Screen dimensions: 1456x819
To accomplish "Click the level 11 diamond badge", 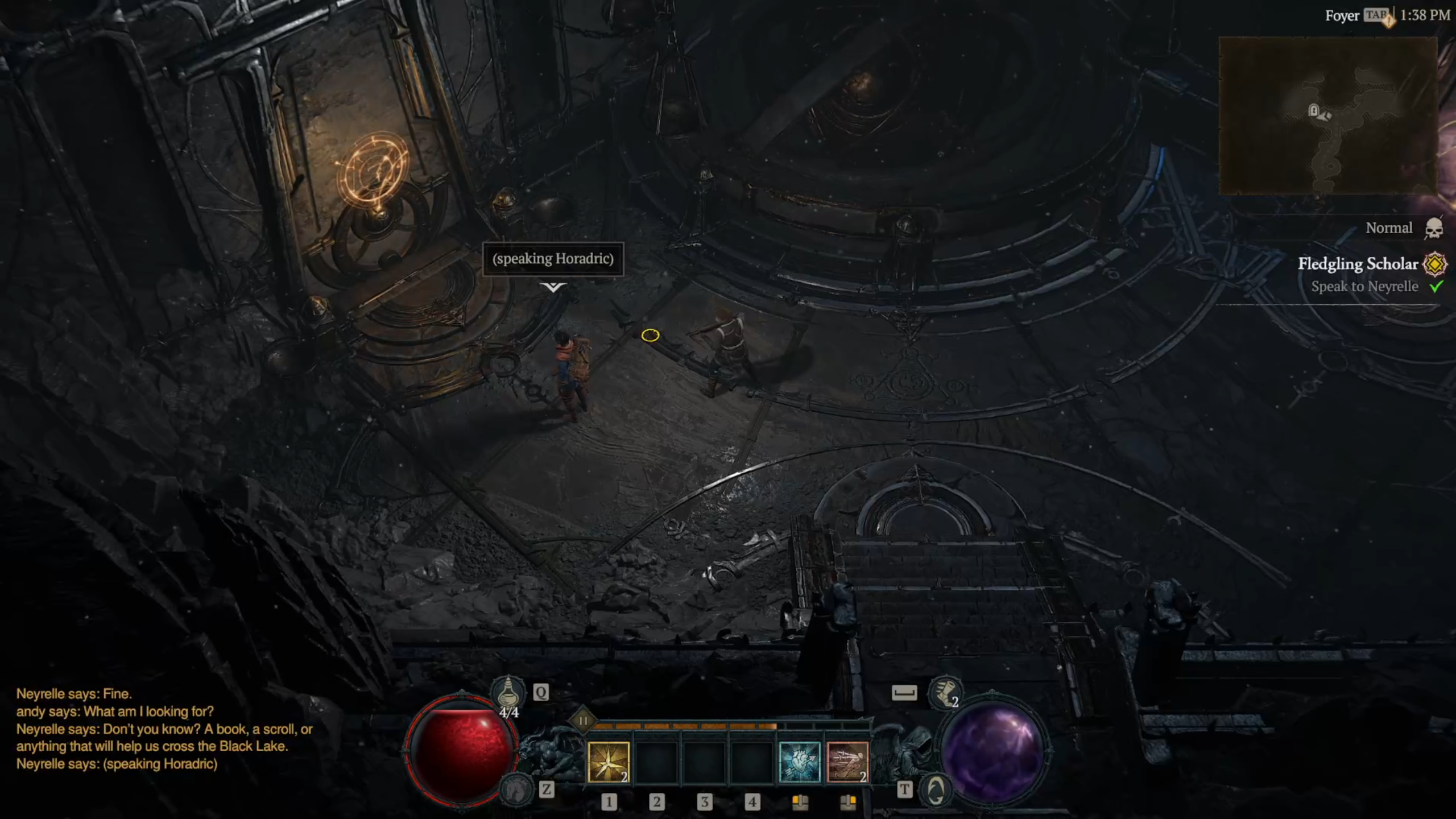I will 583,721.
